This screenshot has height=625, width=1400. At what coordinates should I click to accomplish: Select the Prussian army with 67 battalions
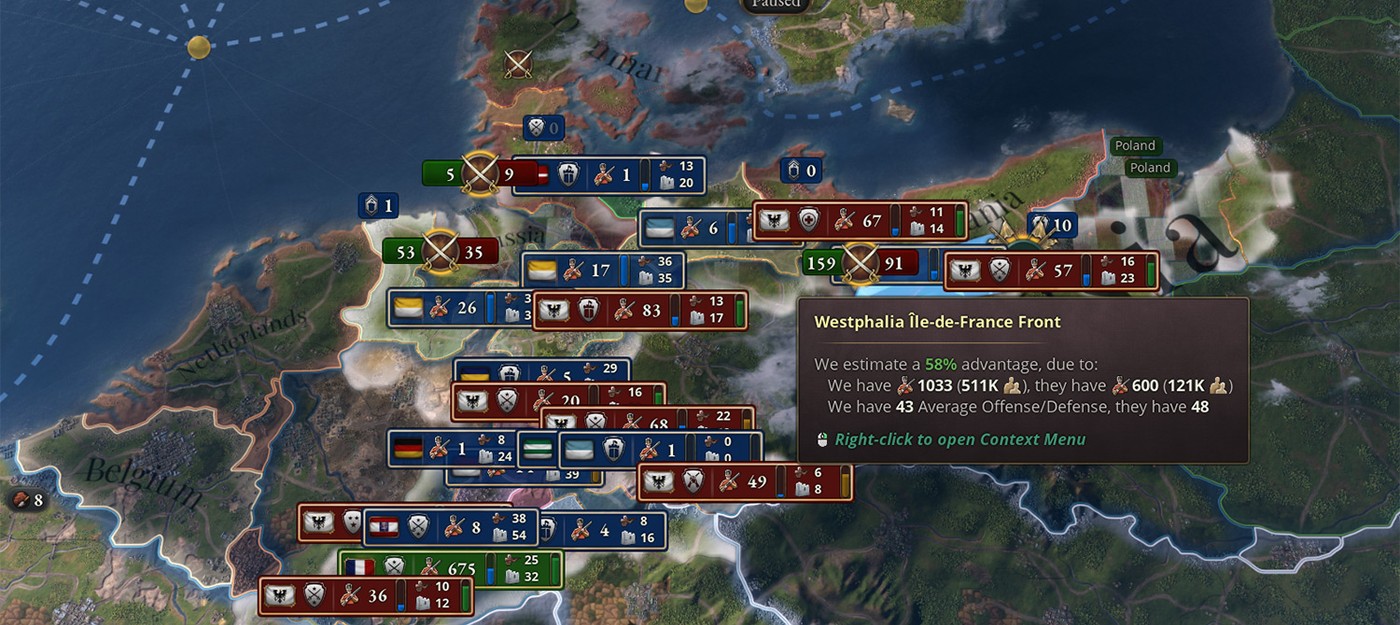point(860,221)
